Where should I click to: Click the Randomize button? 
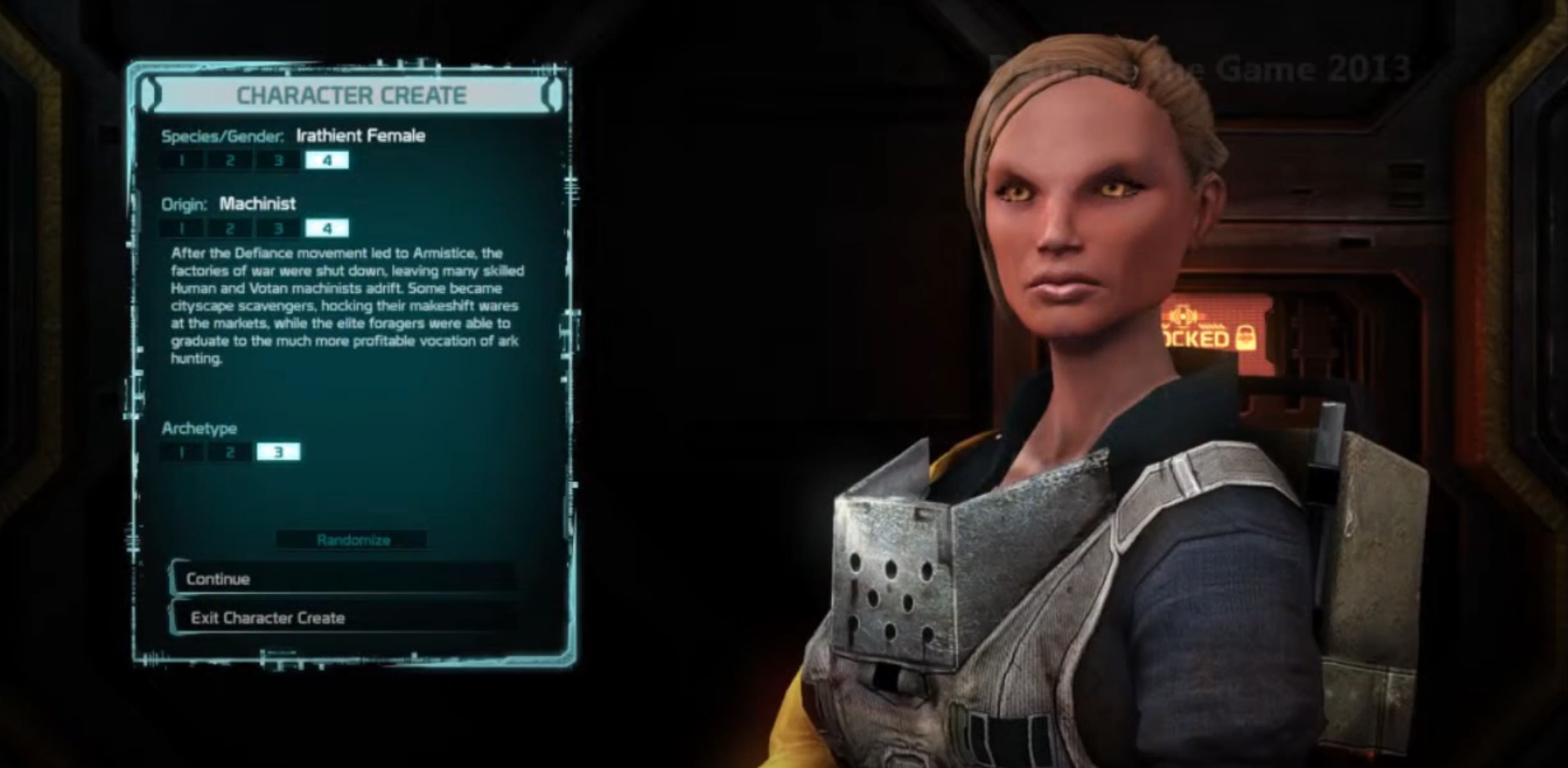pyautogui.click(x=353, y=540)
